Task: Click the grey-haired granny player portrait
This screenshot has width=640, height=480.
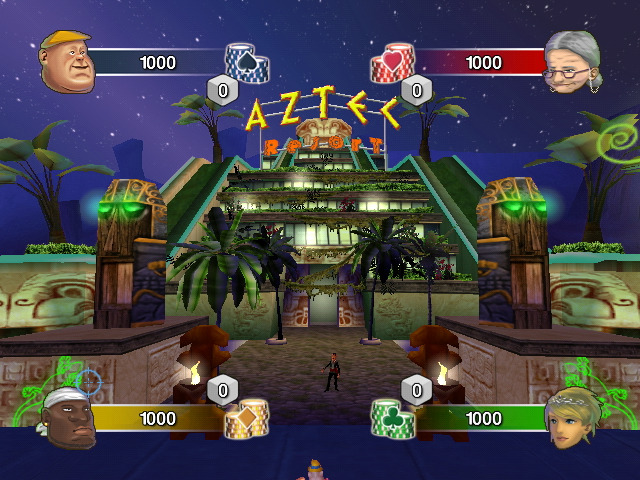Action: coord(573,62)
